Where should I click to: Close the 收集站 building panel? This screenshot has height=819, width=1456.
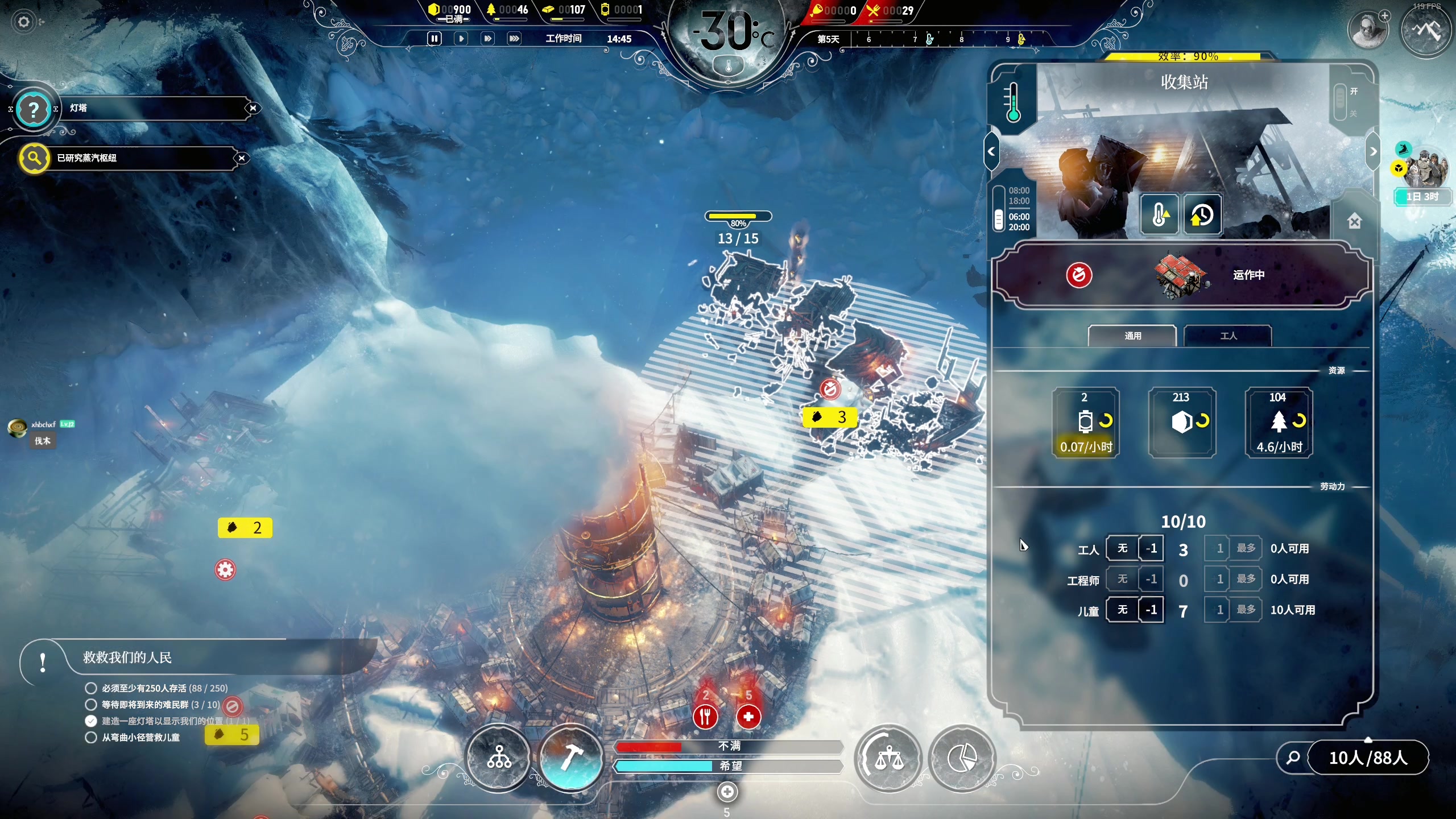(x=1354, y=222)
